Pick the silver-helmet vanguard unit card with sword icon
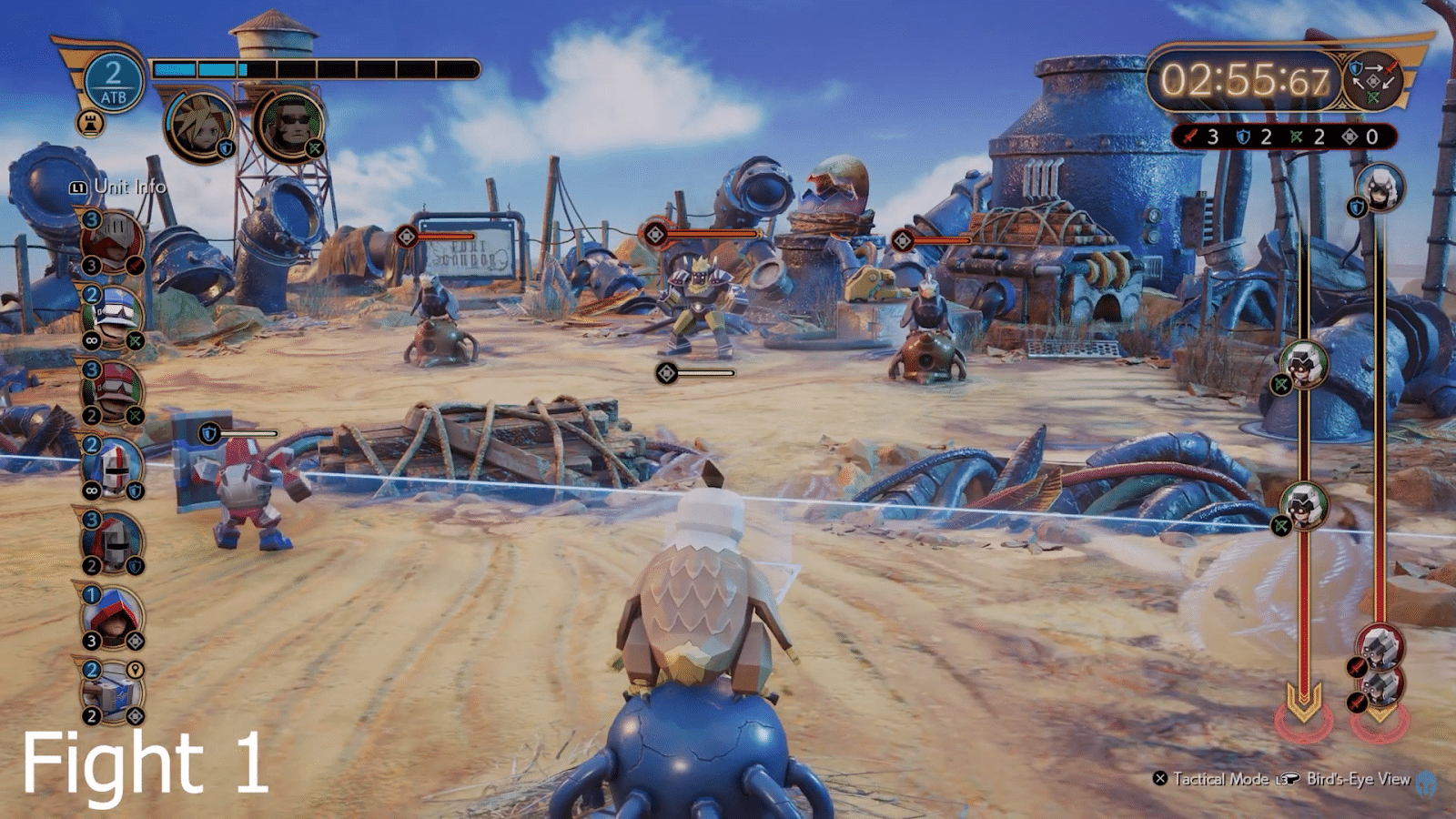 [112, 242]
